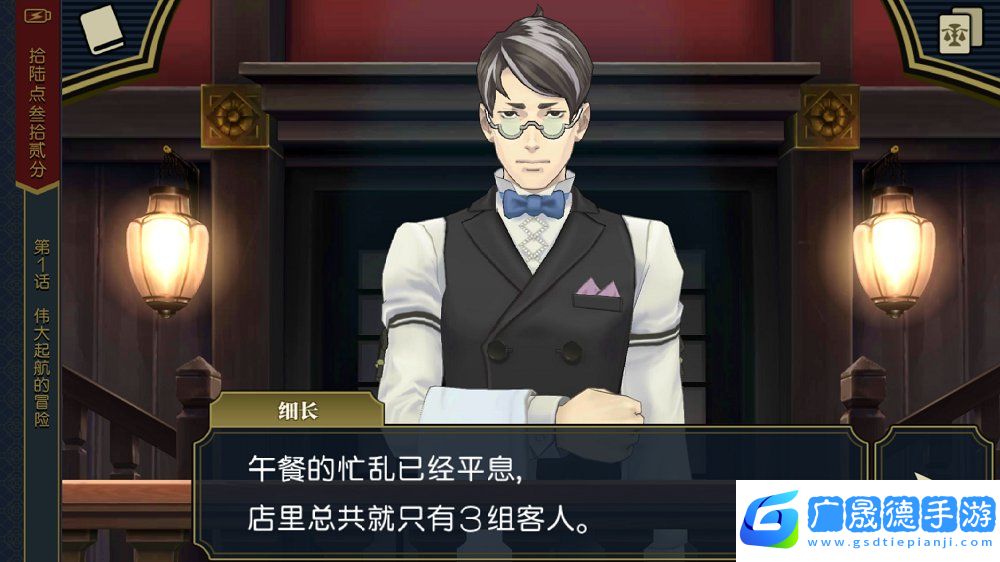Open the card icon menu
Viewport: 1000px width, 562px height.
point(960,33)
